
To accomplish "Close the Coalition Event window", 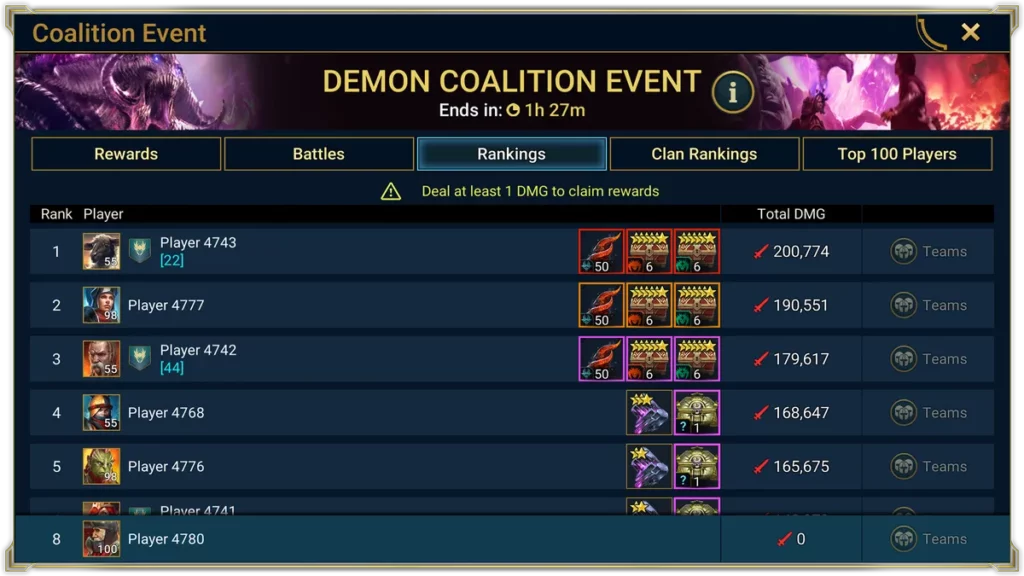I will point(970,32).
